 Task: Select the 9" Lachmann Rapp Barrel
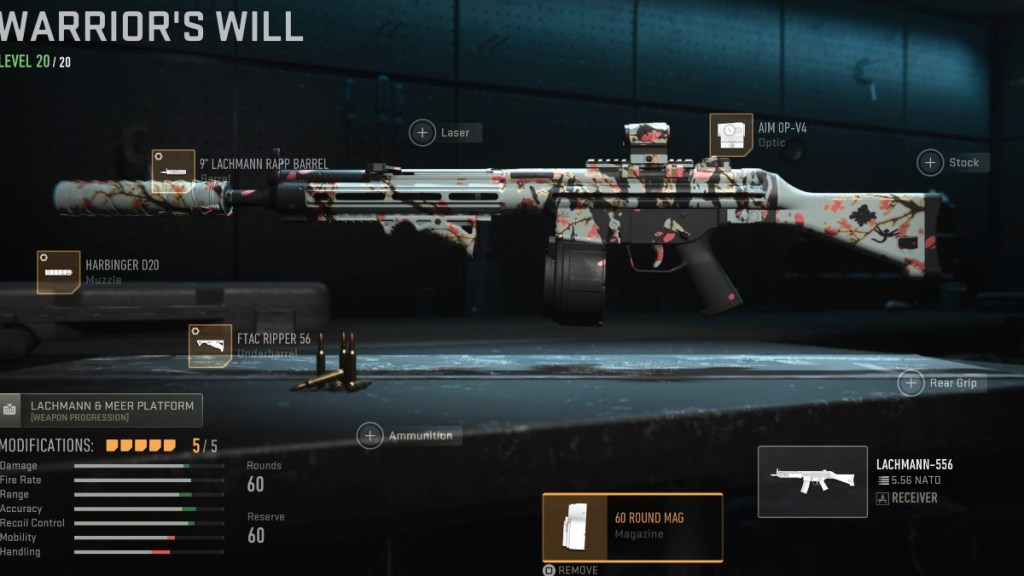click(173, 171)
